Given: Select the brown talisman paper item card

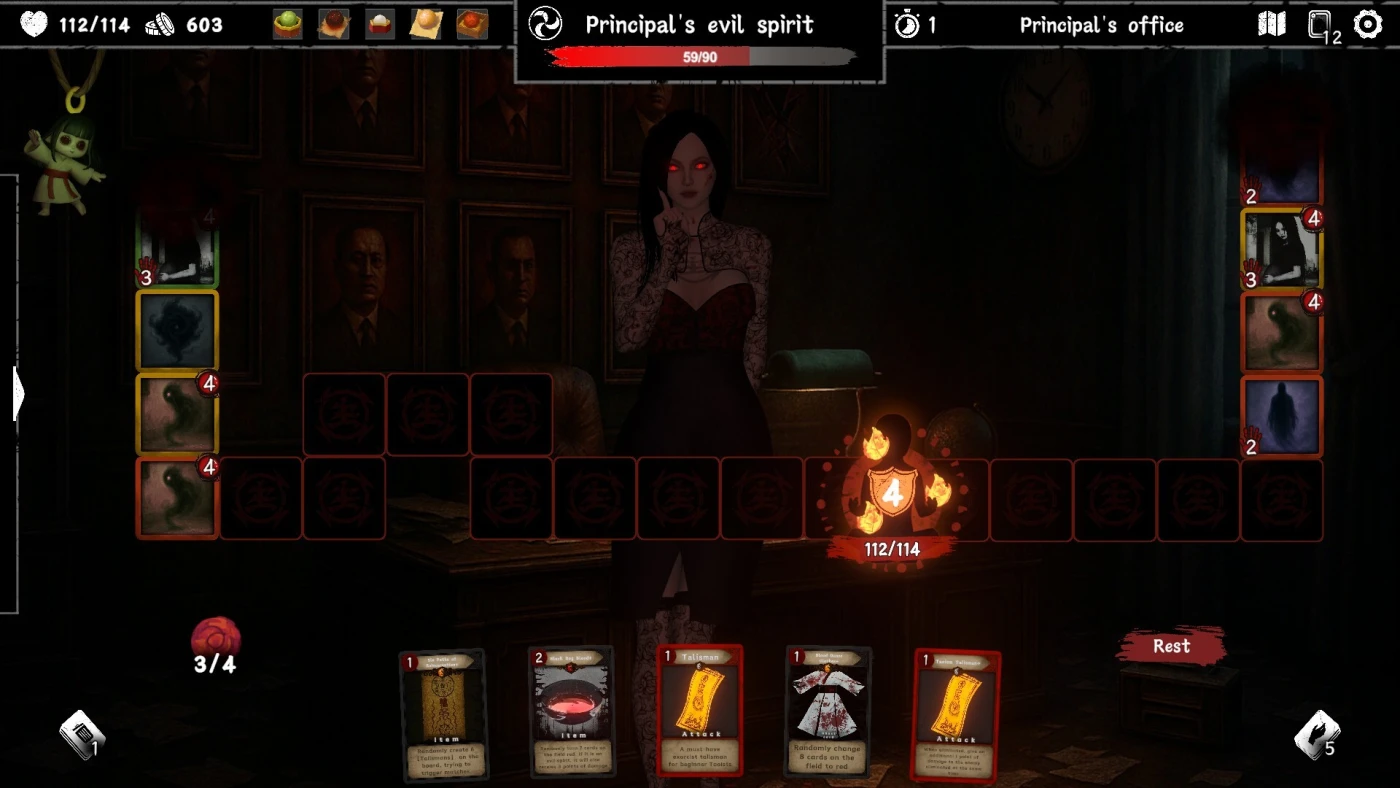Looking at the screenshot, I should 443,714.
